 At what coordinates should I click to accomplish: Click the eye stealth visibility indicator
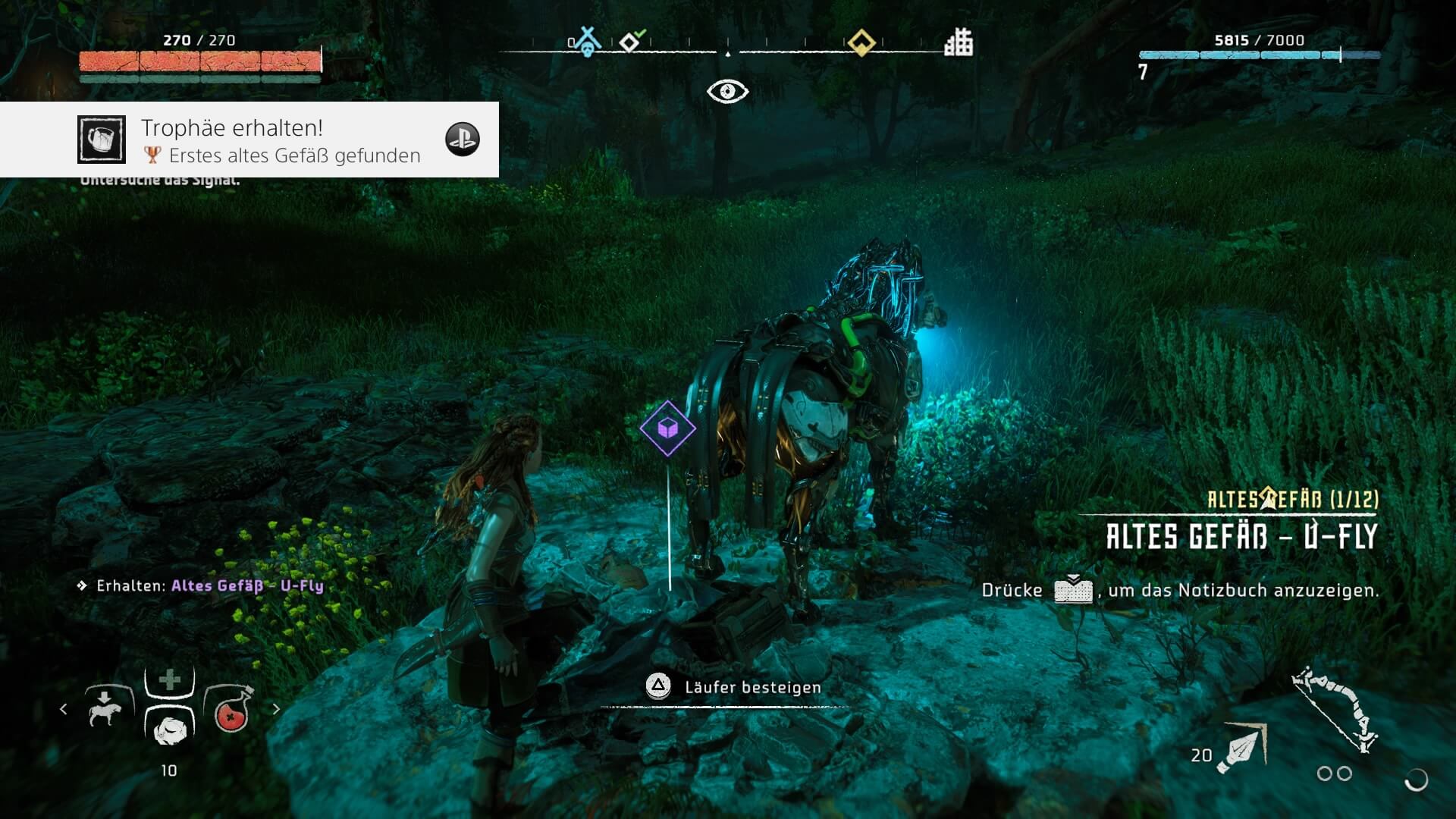(727, 92)
